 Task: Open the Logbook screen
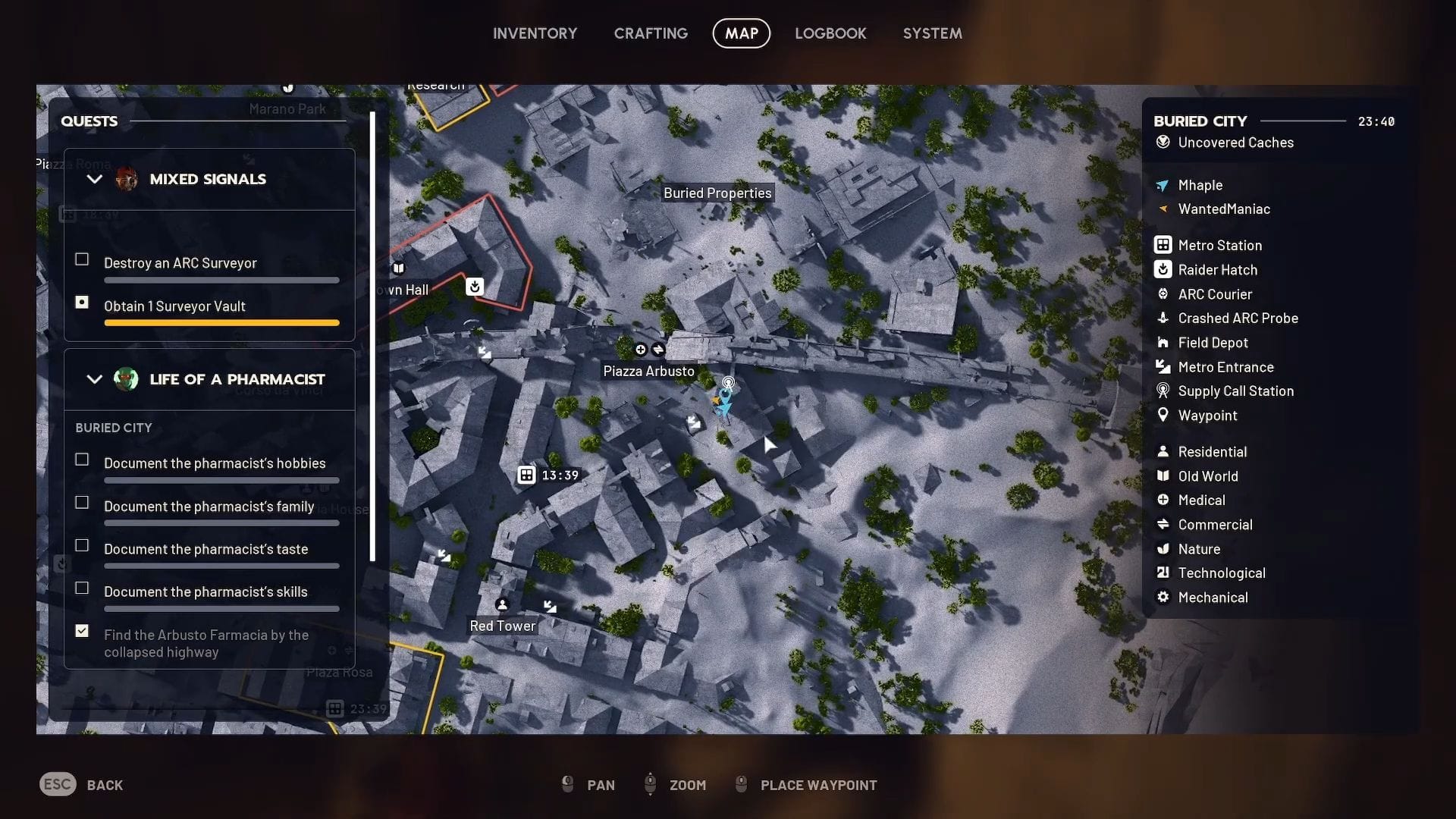click(830, 33)
